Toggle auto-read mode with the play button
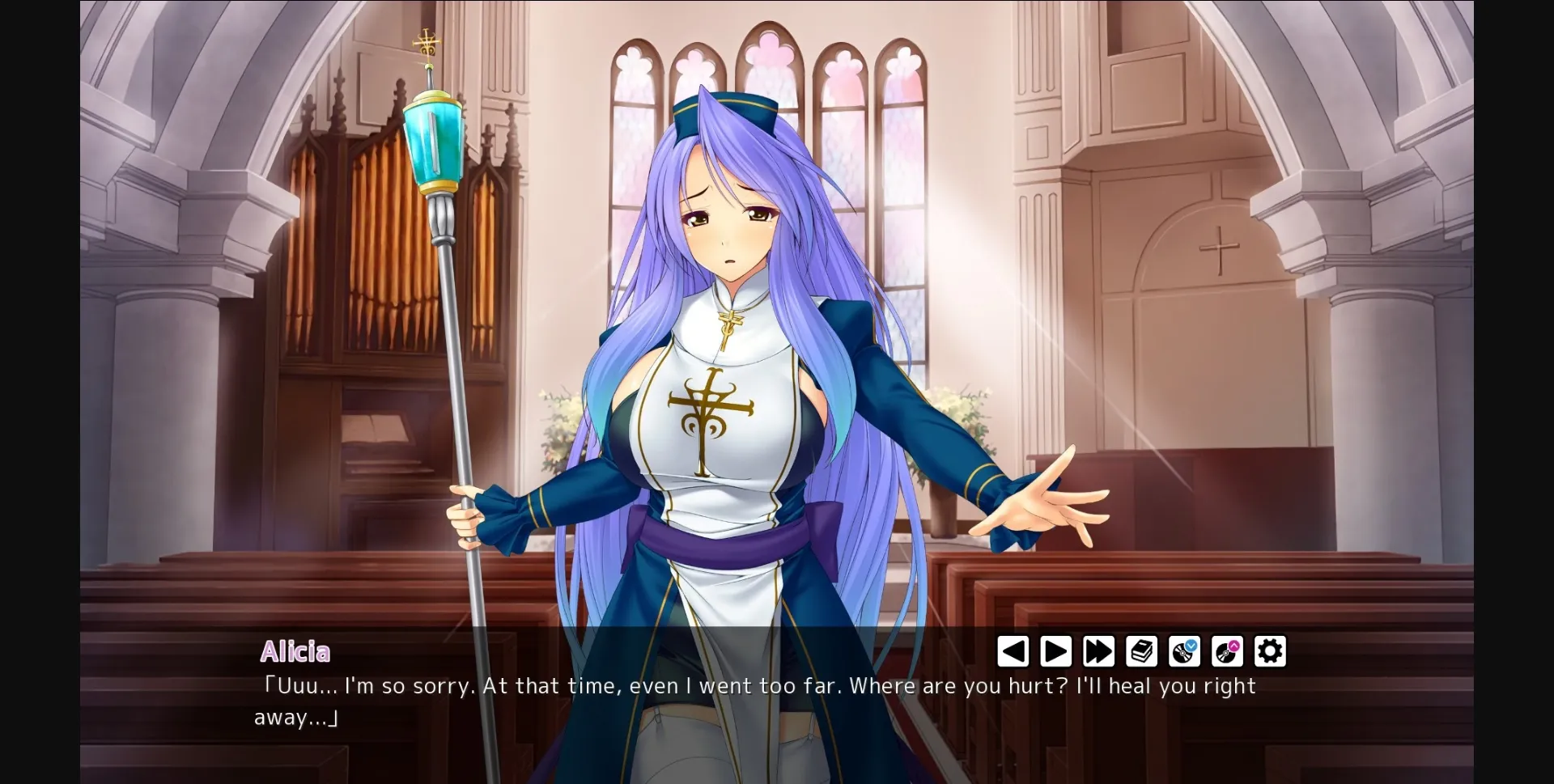 [1055, 651]
